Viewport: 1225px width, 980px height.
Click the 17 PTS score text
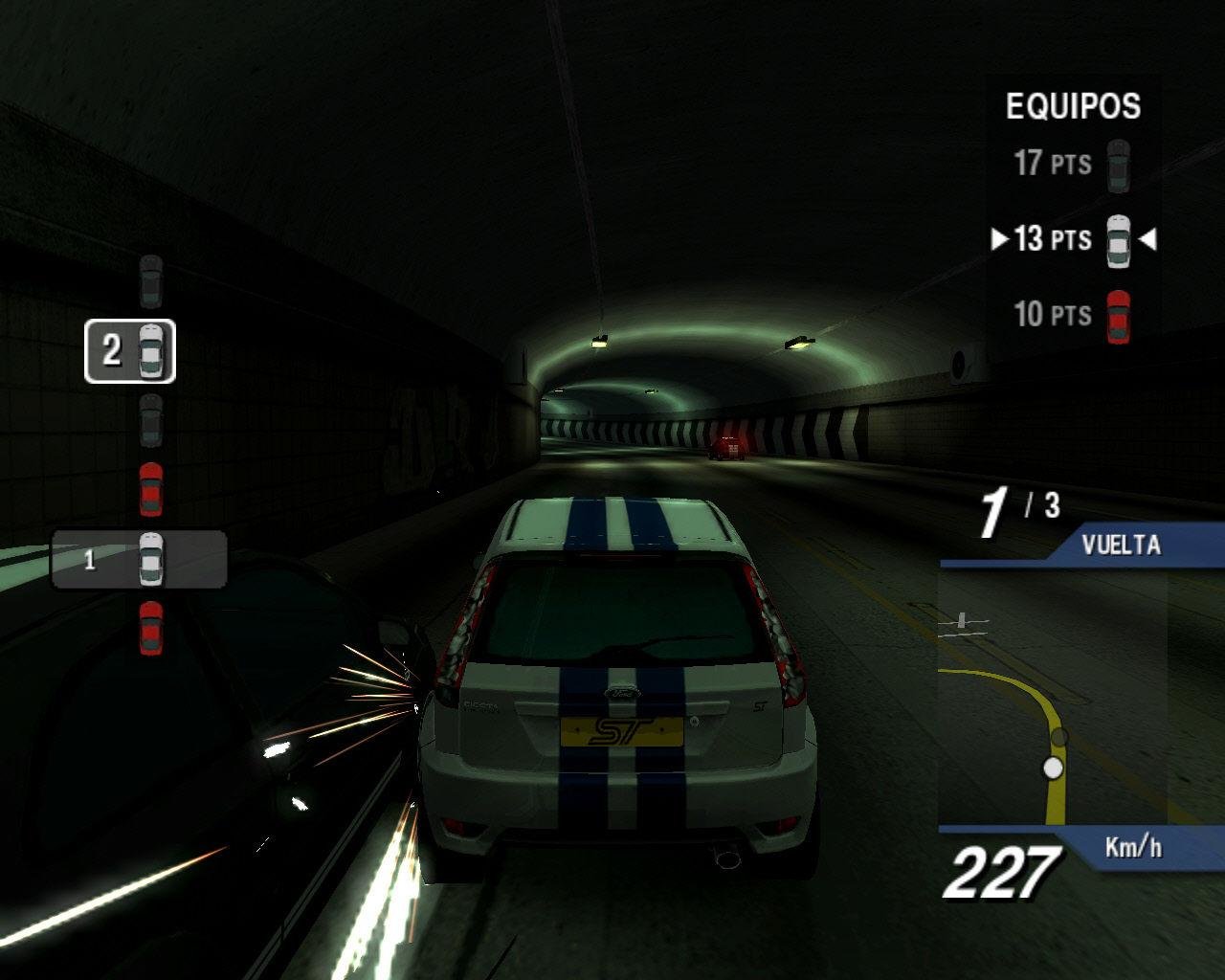(x=1052, y=163)
